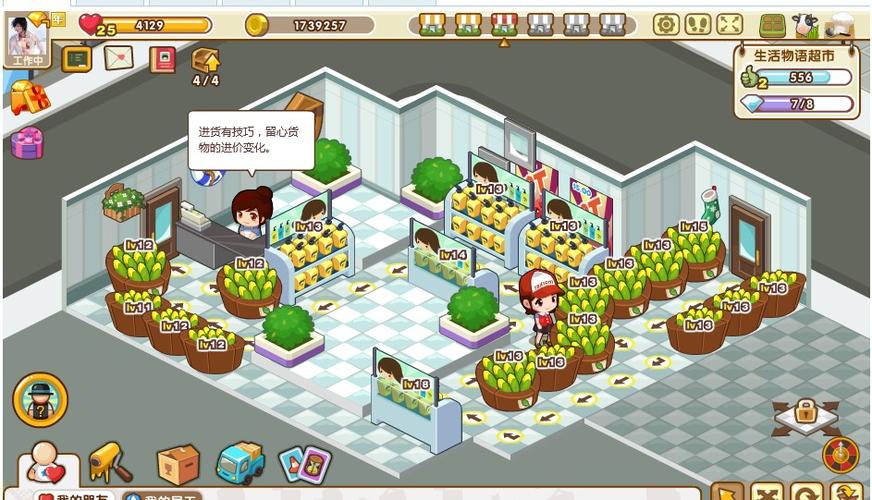Click the chef hat icon
Viewport: 872px width, 500px height.
(x=839, y=25)
